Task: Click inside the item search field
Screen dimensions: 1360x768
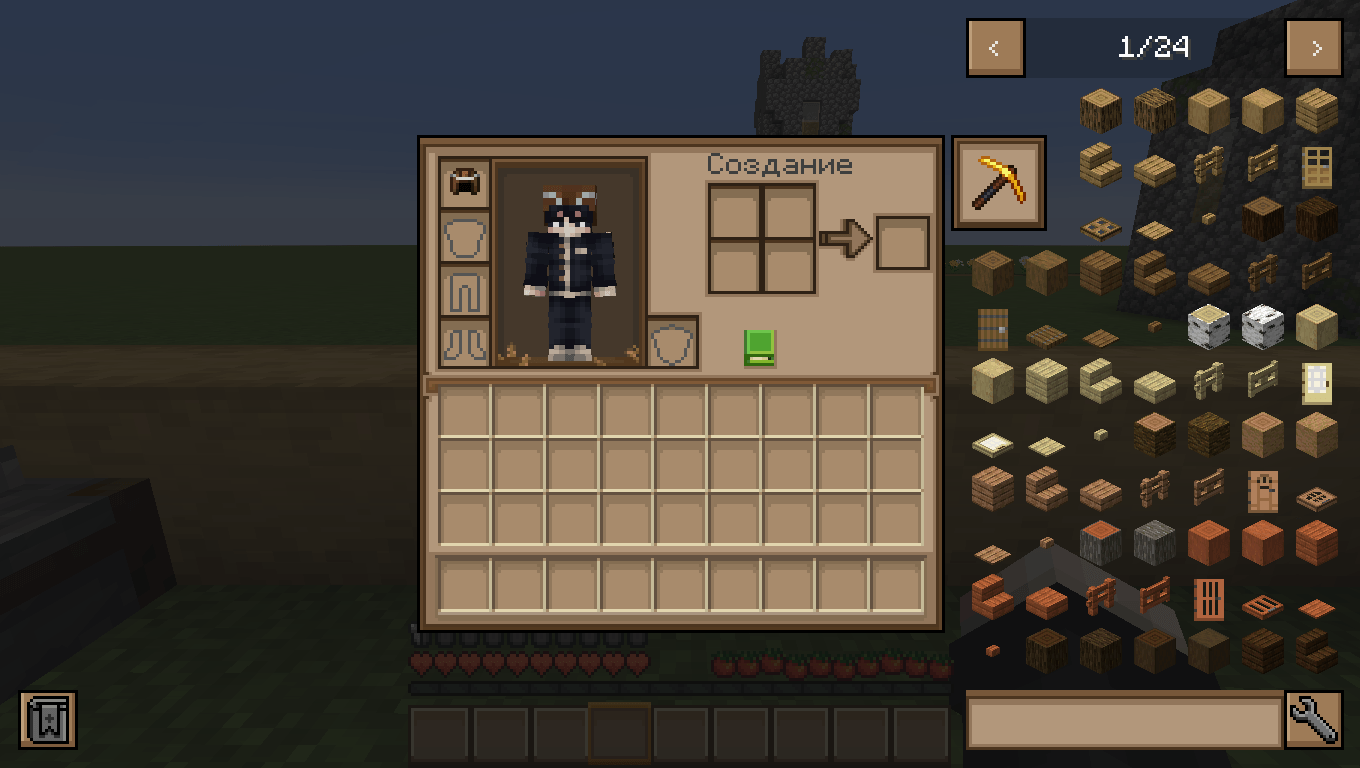Action: click(x=1120, y=720)
